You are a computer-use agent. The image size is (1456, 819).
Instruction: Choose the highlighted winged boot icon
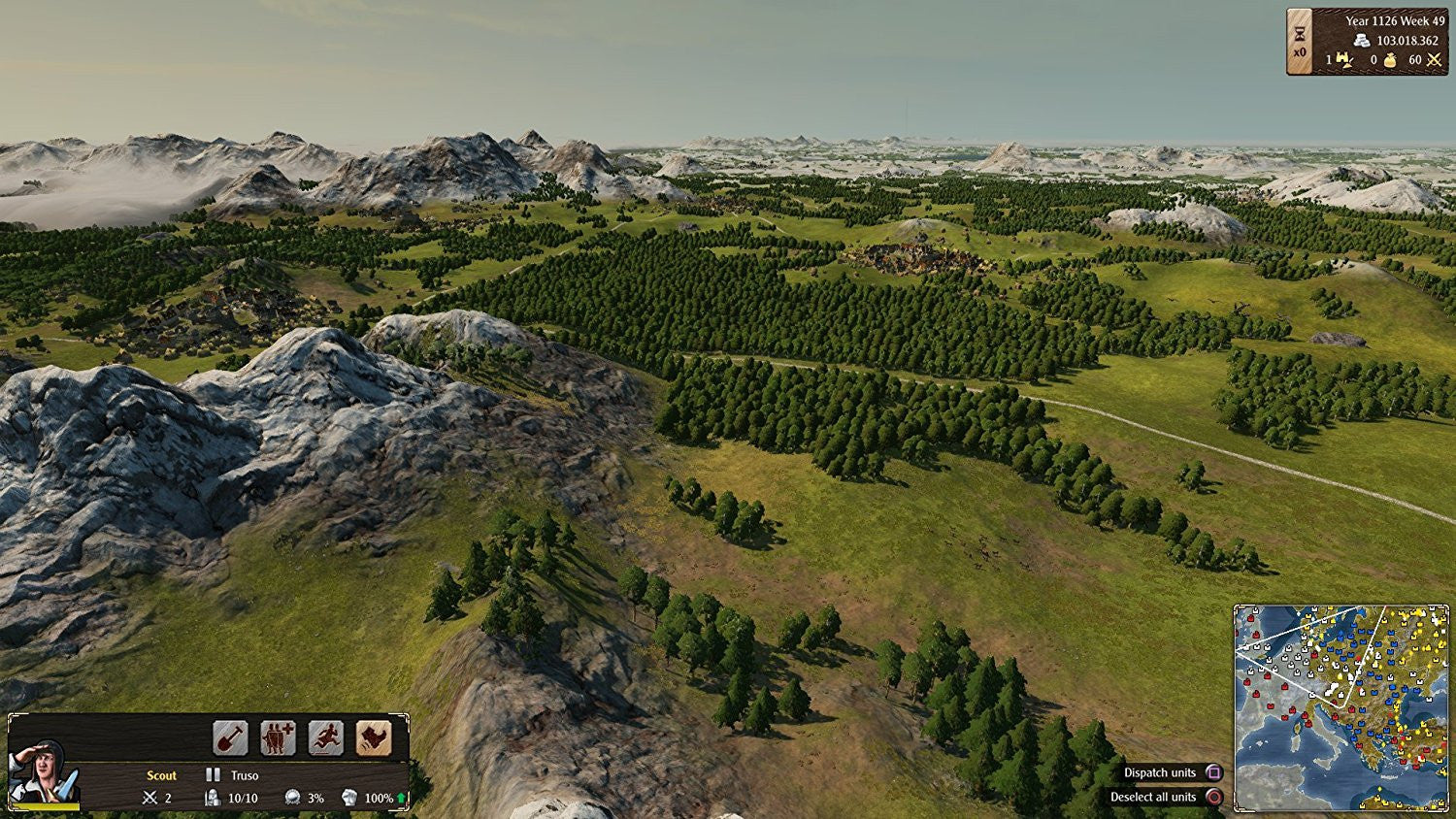[374, 738]
